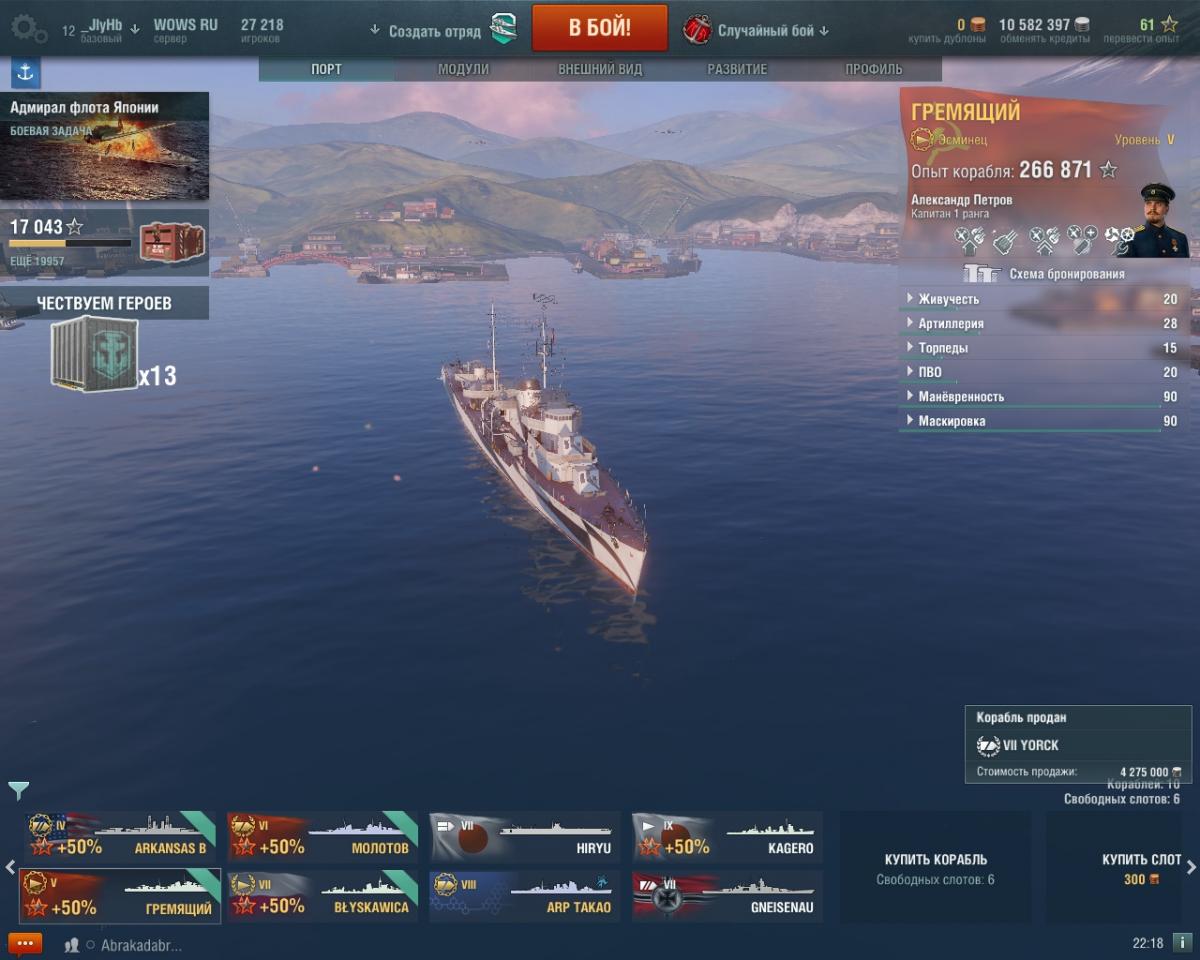Switch to the МОДУЛИ tab
The width and height of the screenshot is (1200, 960).
click(x=463, y=69)
